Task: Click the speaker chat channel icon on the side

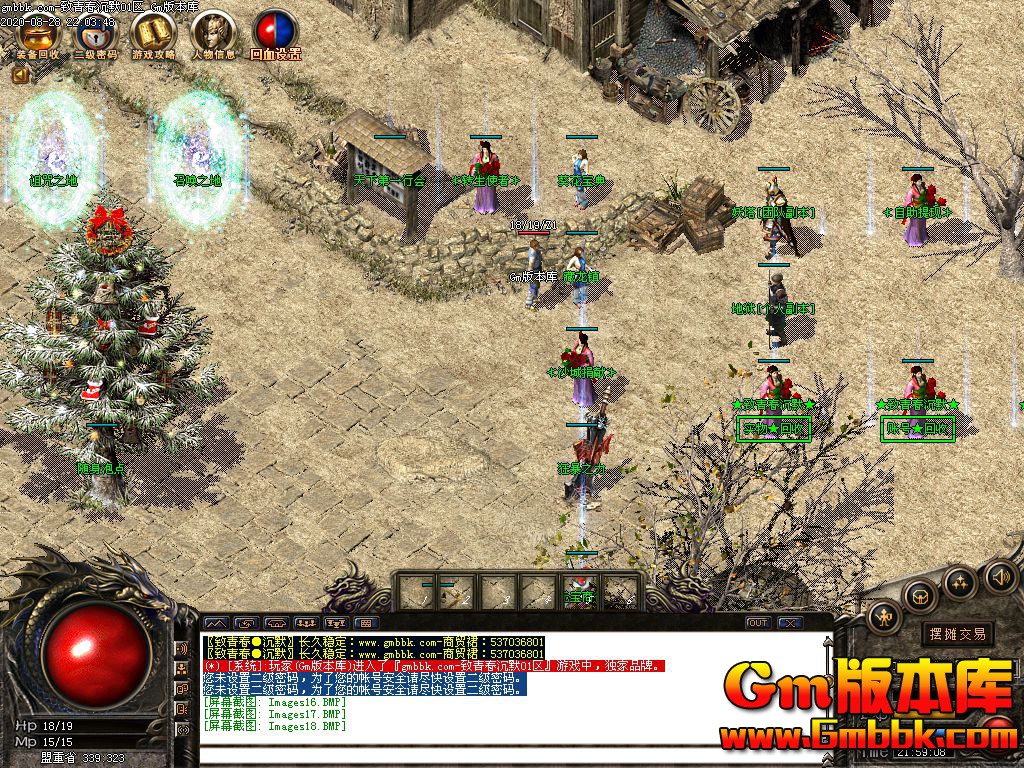Action: pos(183,649)
